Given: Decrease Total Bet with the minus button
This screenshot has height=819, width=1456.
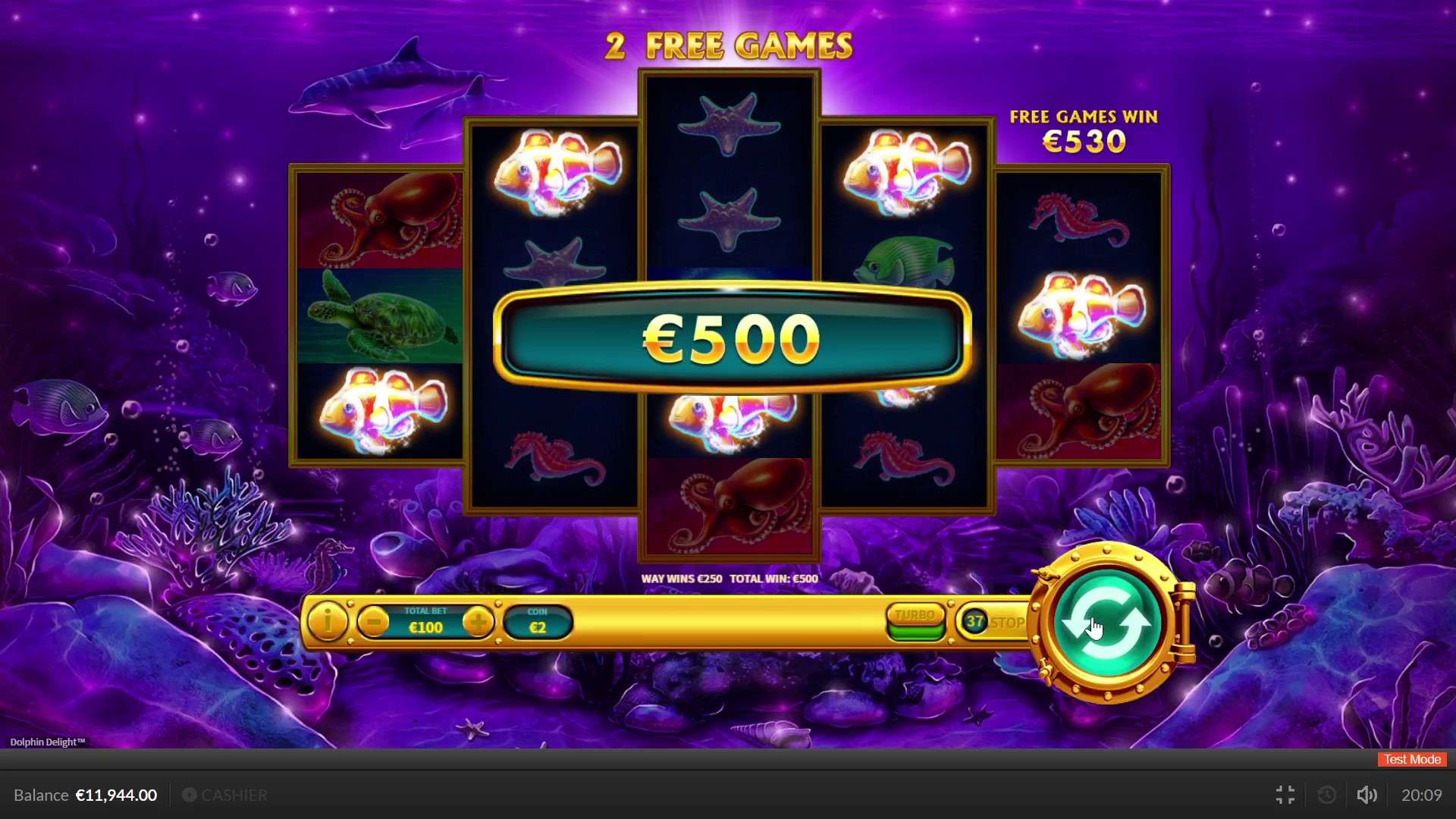Looking at the screenshot, I should 373,622.
